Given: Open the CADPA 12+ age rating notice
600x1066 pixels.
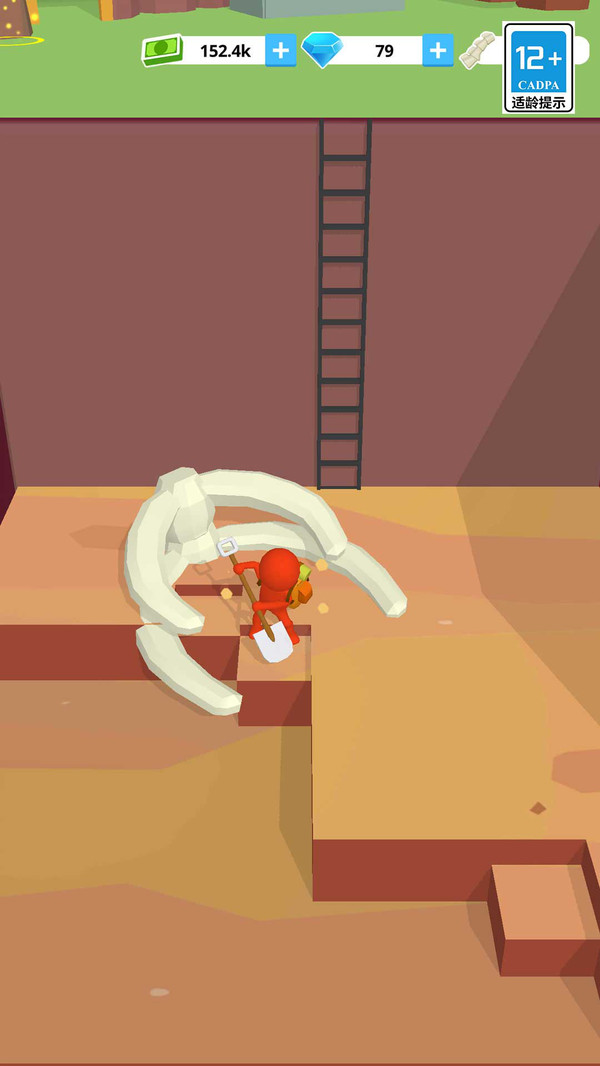Looking at the screenshot, I should [538, 68].
